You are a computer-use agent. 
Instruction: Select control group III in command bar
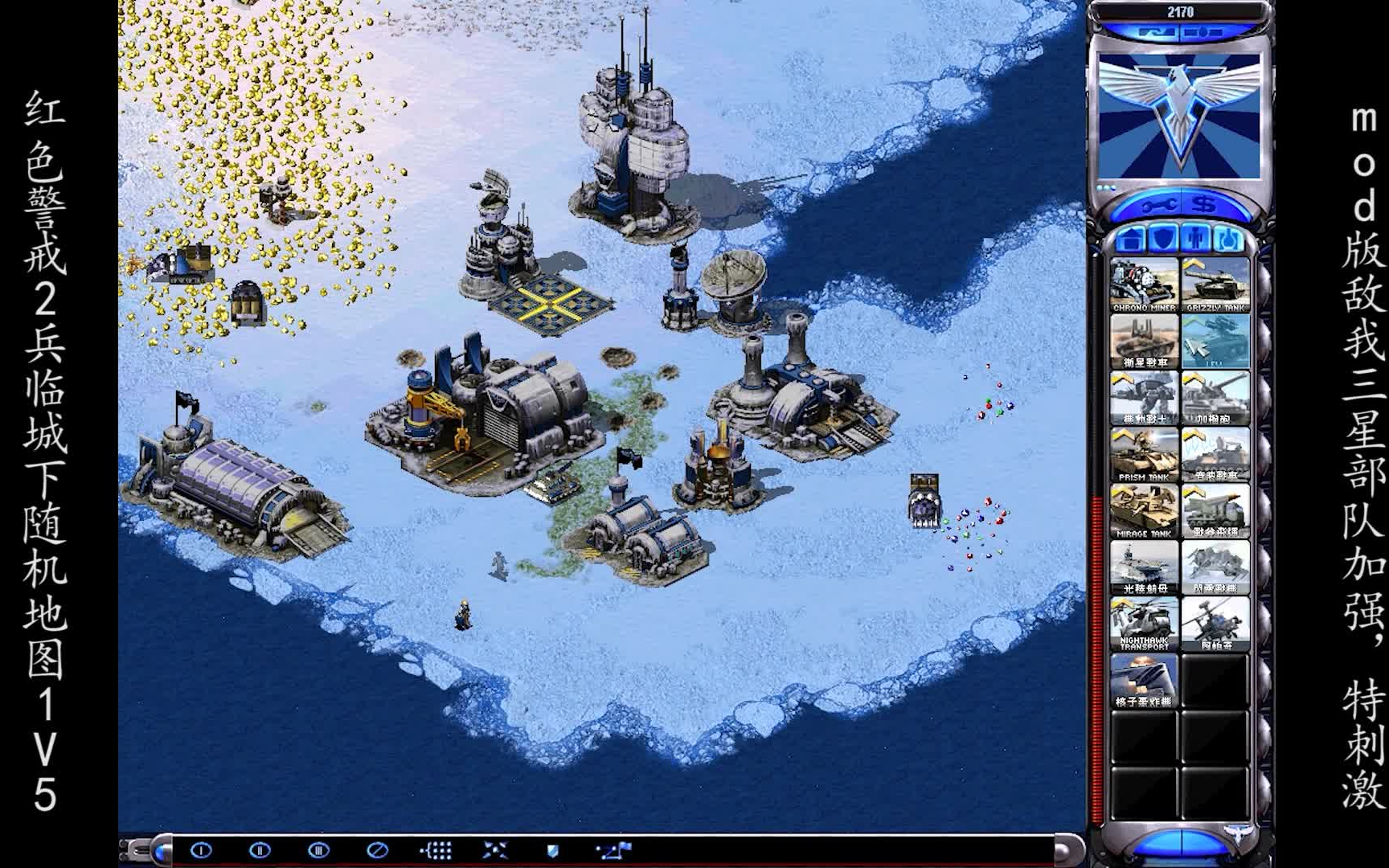318,850
